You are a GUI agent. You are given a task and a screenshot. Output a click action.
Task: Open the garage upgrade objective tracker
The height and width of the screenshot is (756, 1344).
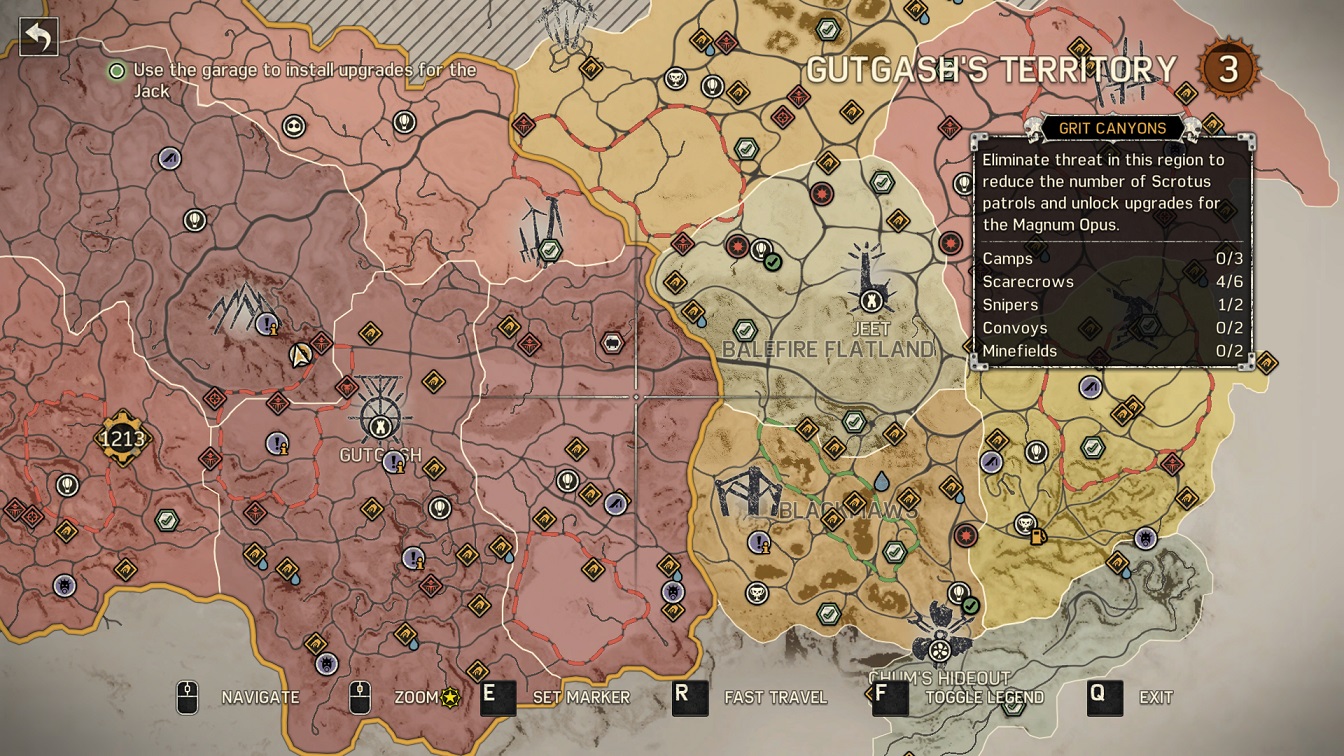295,80
